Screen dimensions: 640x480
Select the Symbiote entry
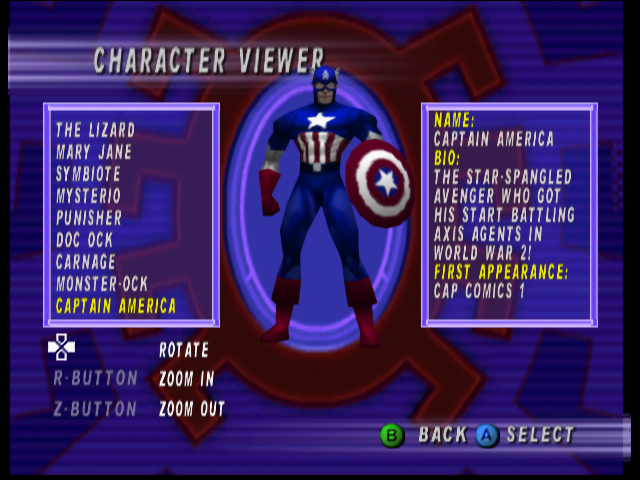(x=88, y=174)
